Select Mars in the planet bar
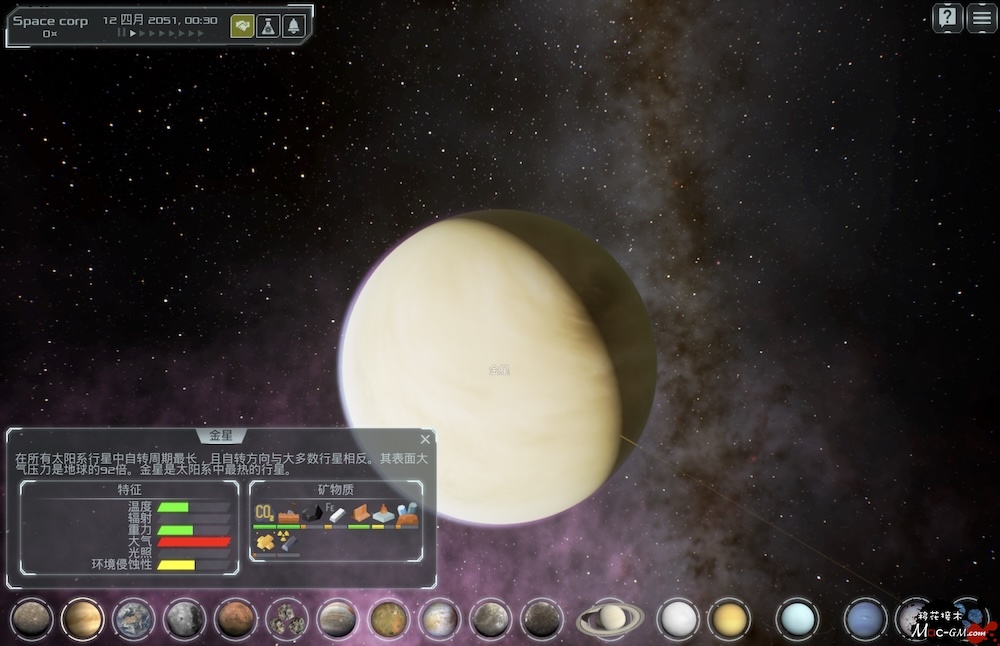The image size is (1000, 646). tap(236, 619)
